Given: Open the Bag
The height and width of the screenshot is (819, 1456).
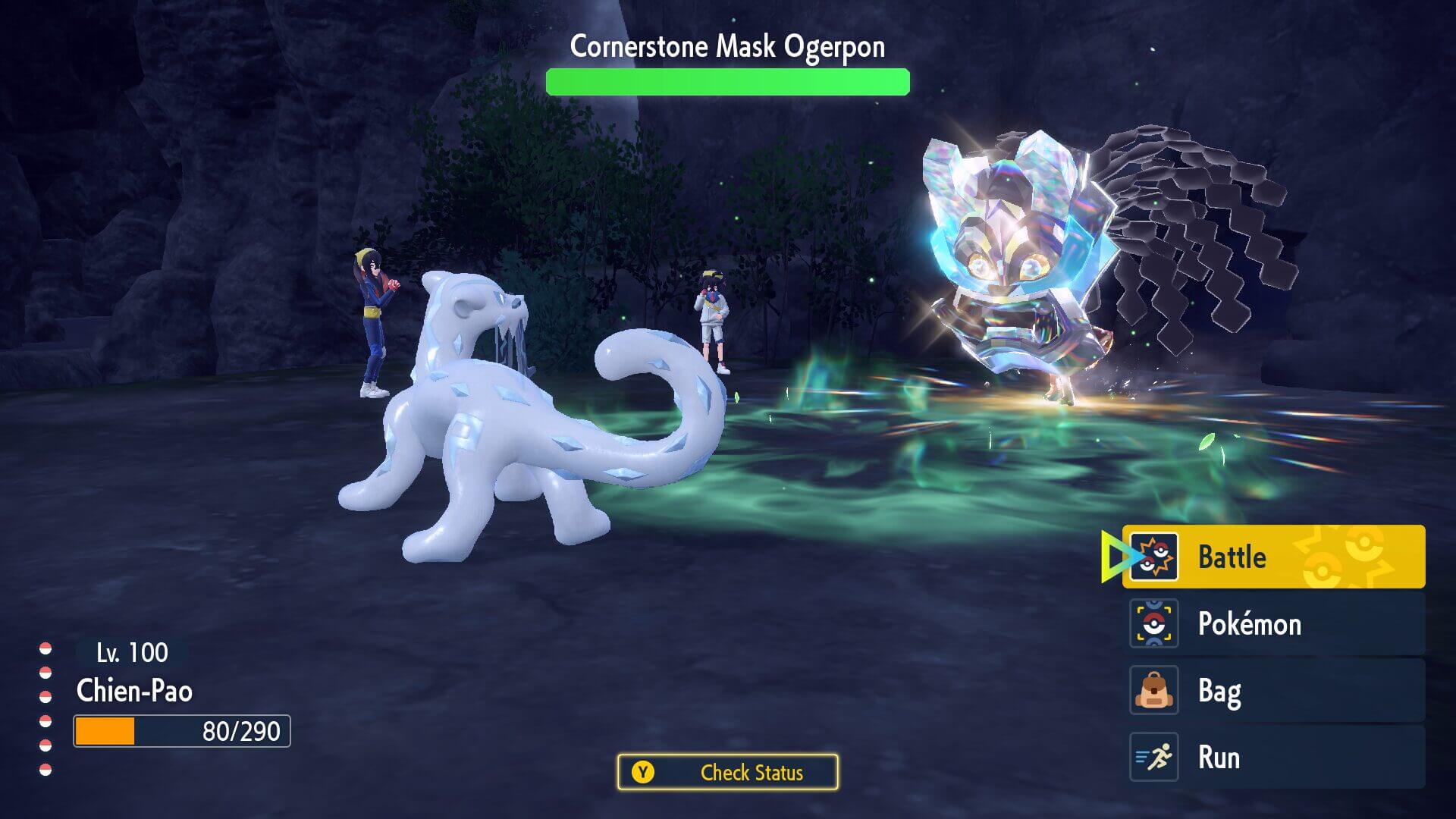Looking at the screenshot, I should [x=1272, y=690].
